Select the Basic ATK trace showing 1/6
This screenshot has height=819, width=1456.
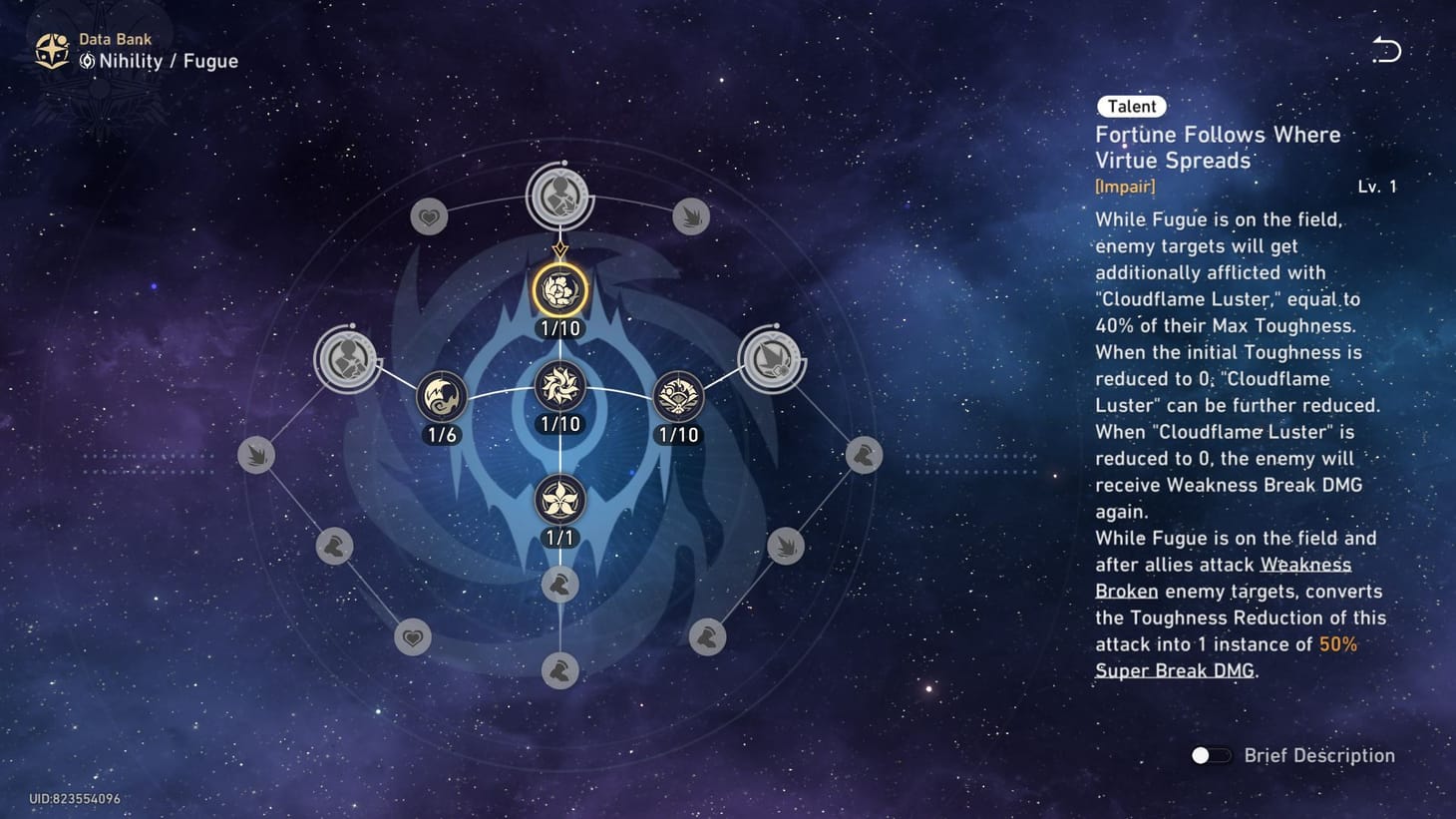[440, 396]
